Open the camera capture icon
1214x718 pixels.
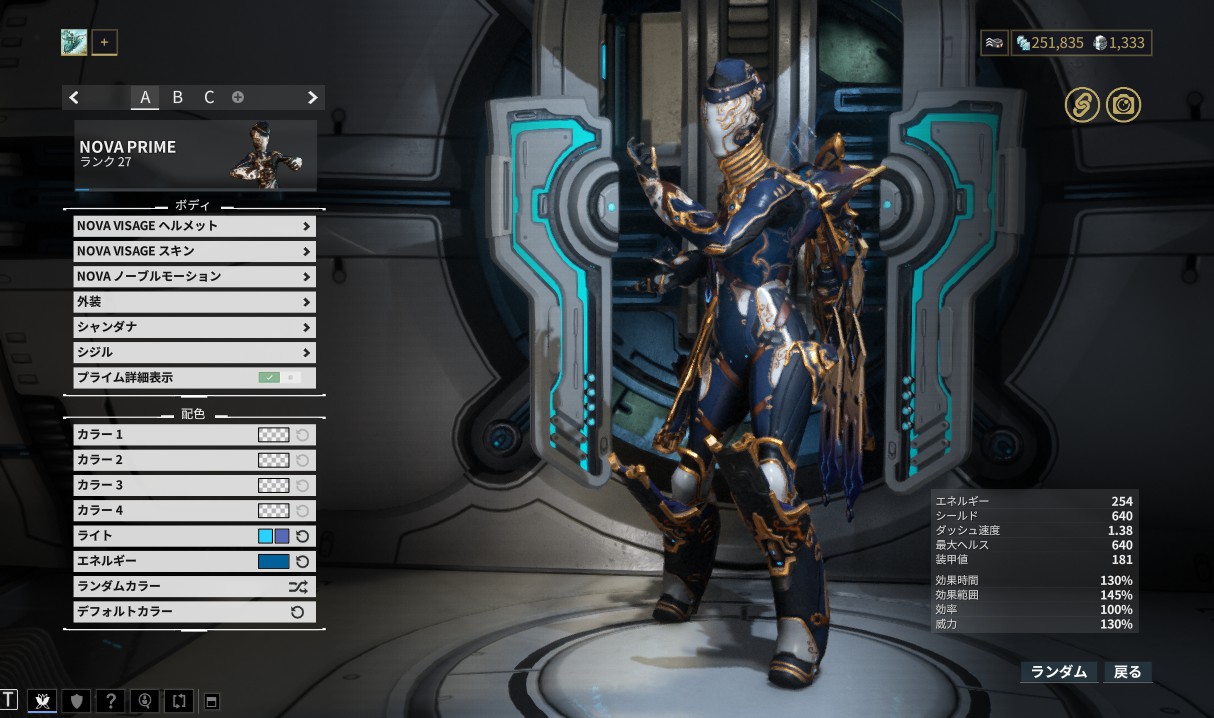click(1123, 104)
